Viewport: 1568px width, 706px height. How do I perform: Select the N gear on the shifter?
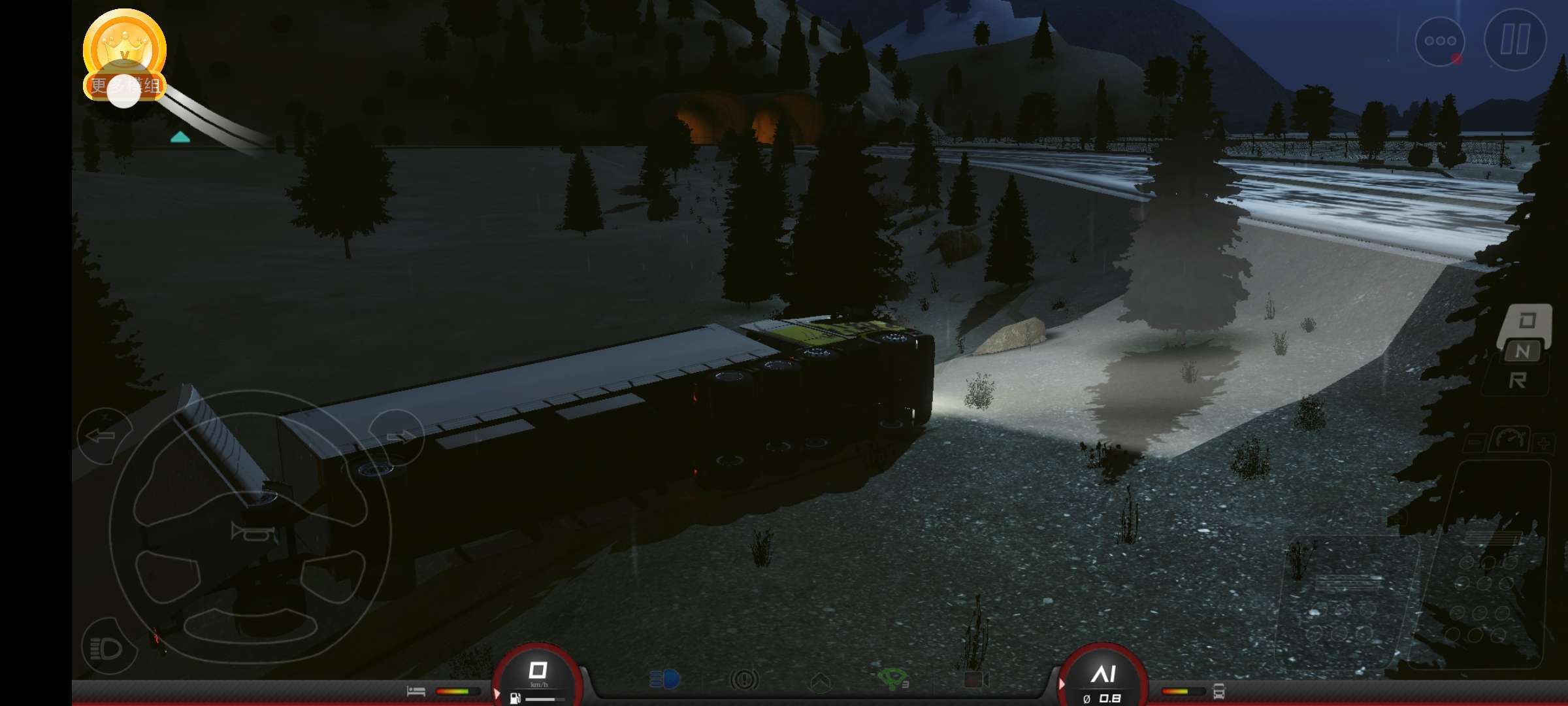pos(1522,352)
